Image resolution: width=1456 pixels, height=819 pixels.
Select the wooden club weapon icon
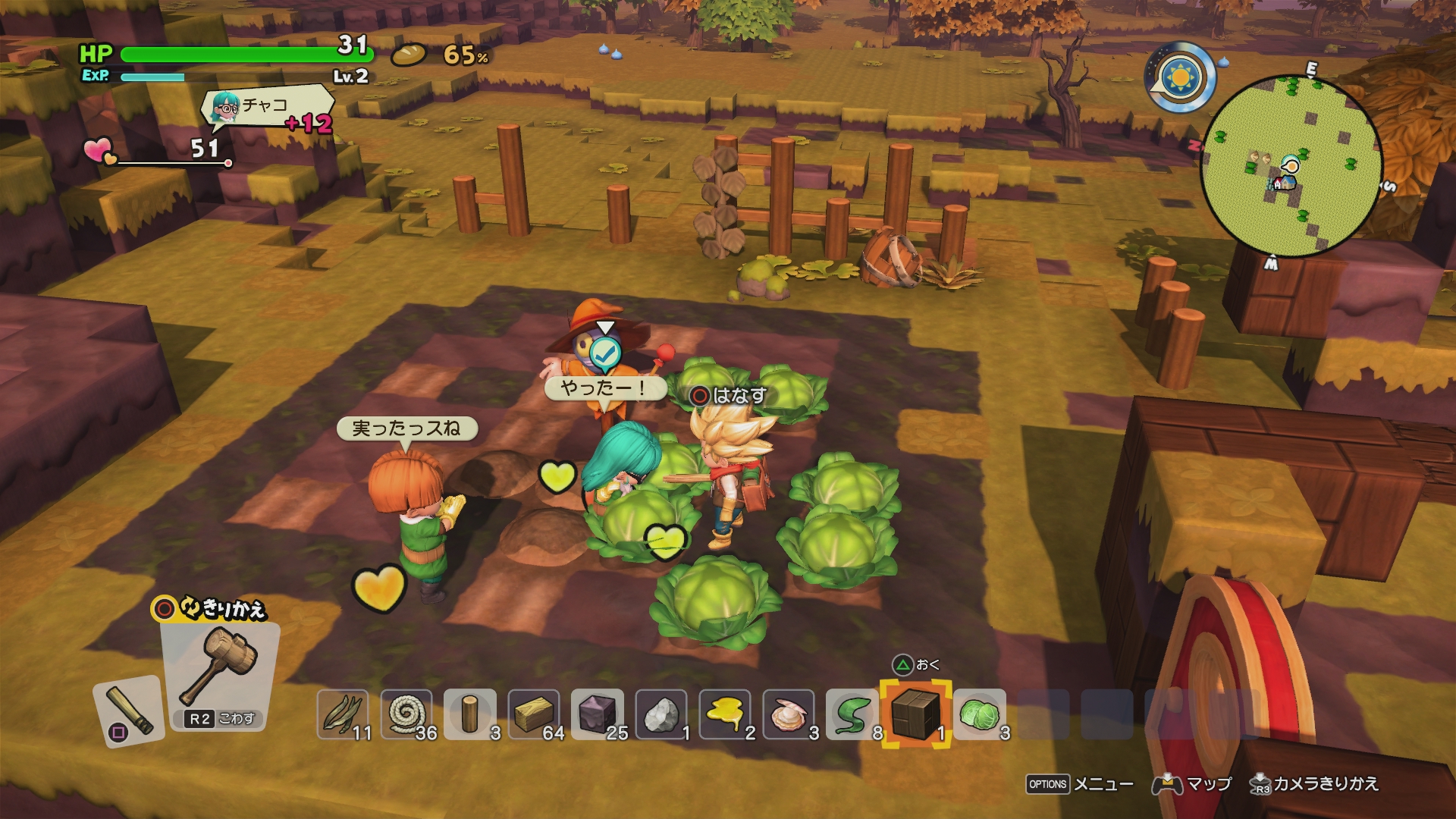click(129, 711)
